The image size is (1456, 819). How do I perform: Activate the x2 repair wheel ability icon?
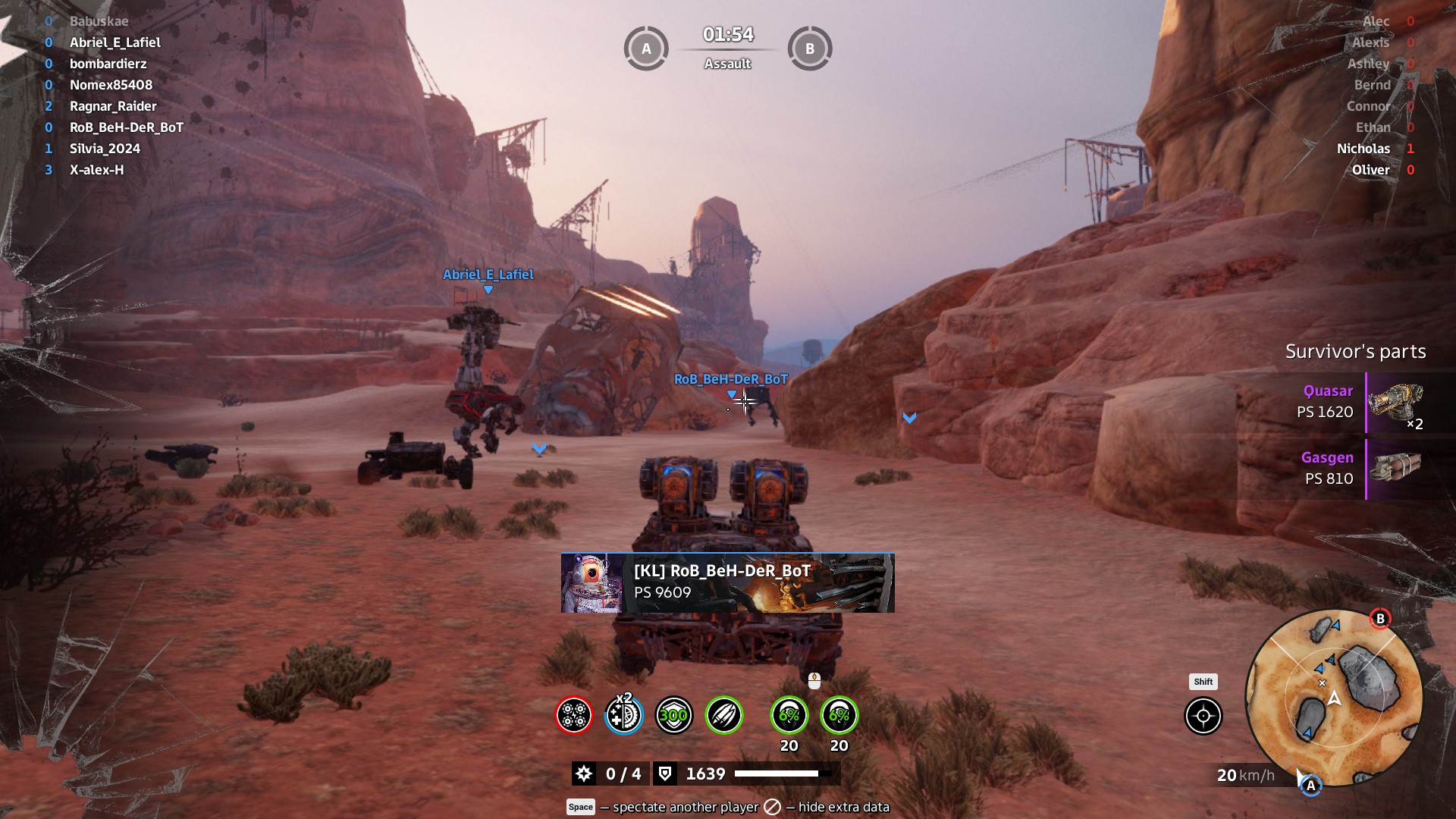[624, 715]
